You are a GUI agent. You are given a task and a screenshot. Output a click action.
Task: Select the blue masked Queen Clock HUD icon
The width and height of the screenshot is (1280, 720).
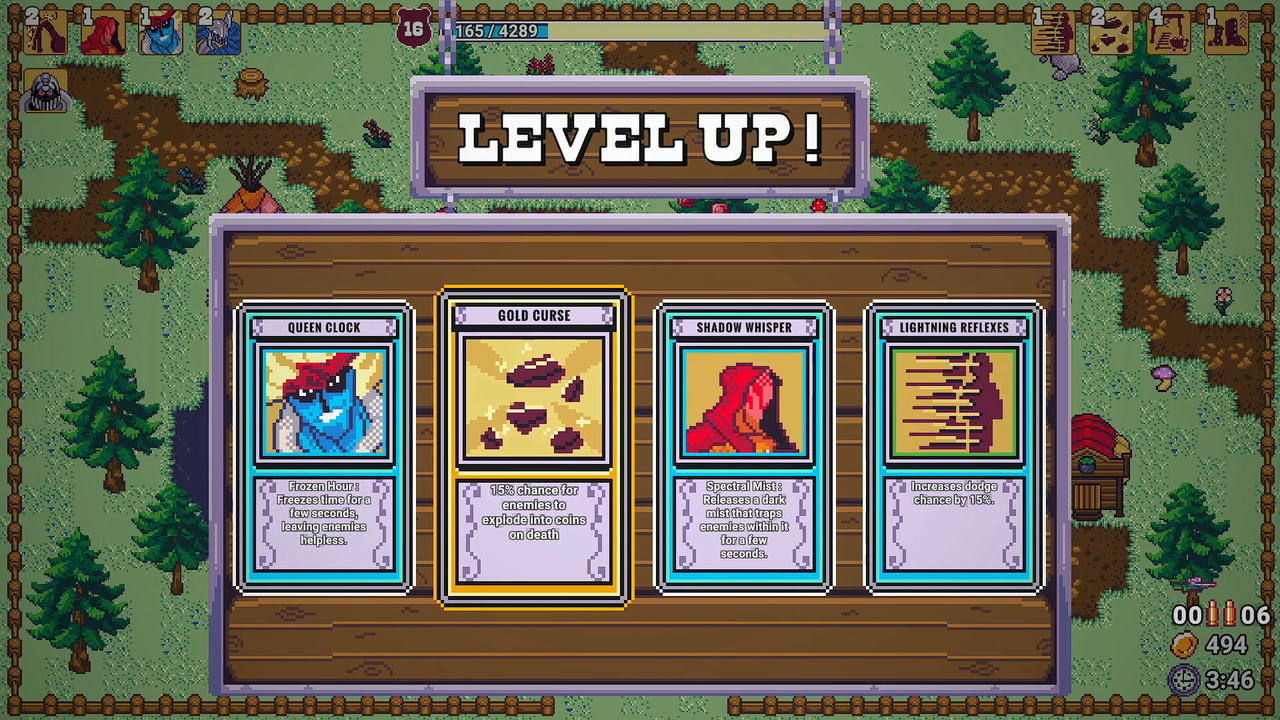coord(160,33)
